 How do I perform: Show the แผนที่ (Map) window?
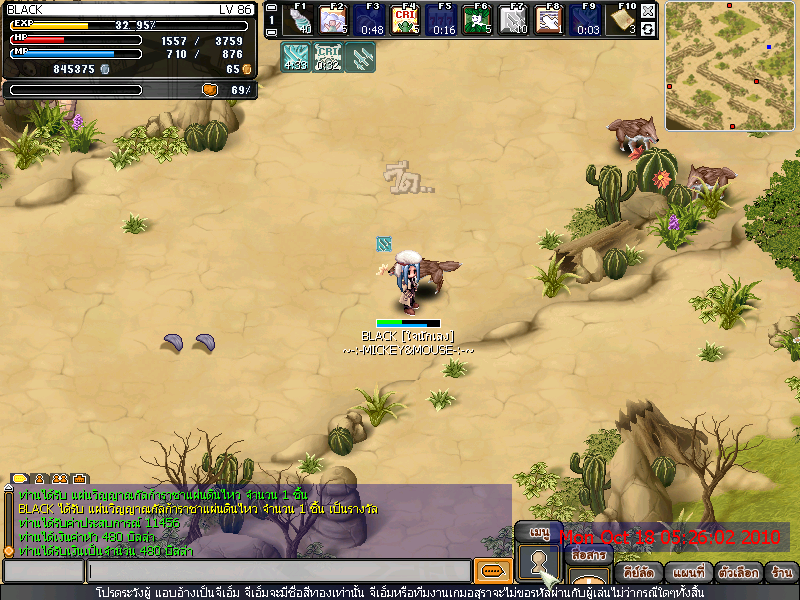(x=690, y=574)
